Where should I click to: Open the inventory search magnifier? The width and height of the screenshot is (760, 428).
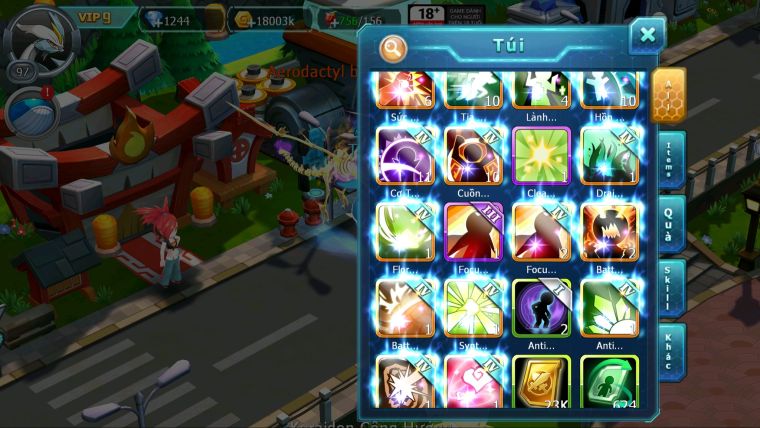point(393,47)
